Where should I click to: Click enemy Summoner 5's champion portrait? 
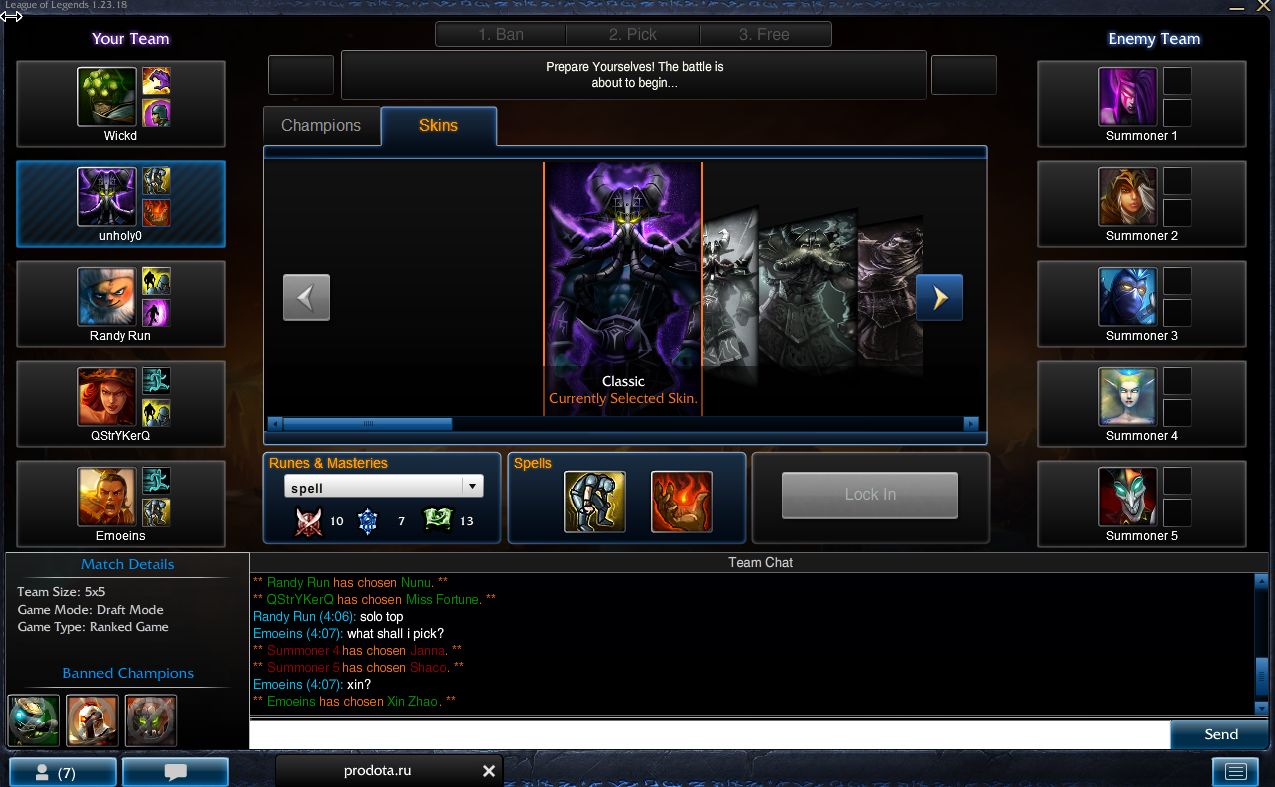point(1127,496)
